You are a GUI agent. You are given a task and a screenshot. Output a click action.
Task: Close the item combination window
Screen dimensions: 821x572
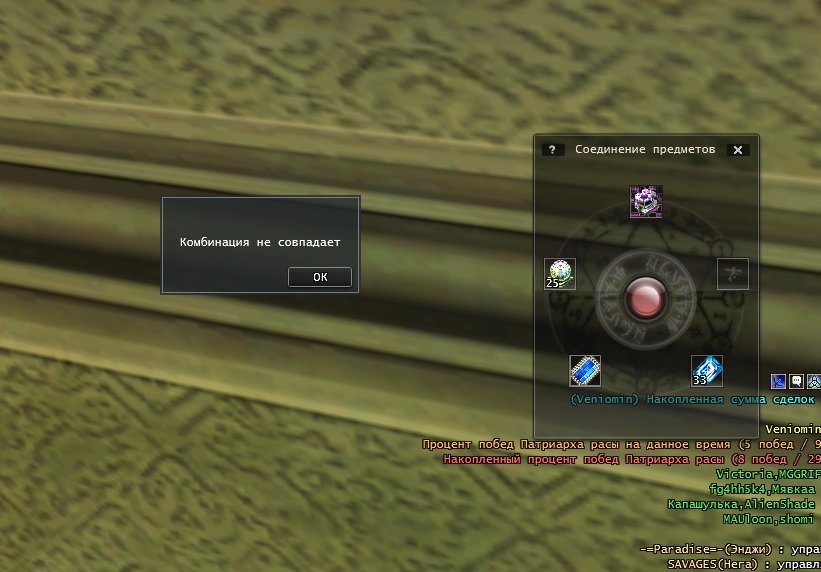(738, 150)
